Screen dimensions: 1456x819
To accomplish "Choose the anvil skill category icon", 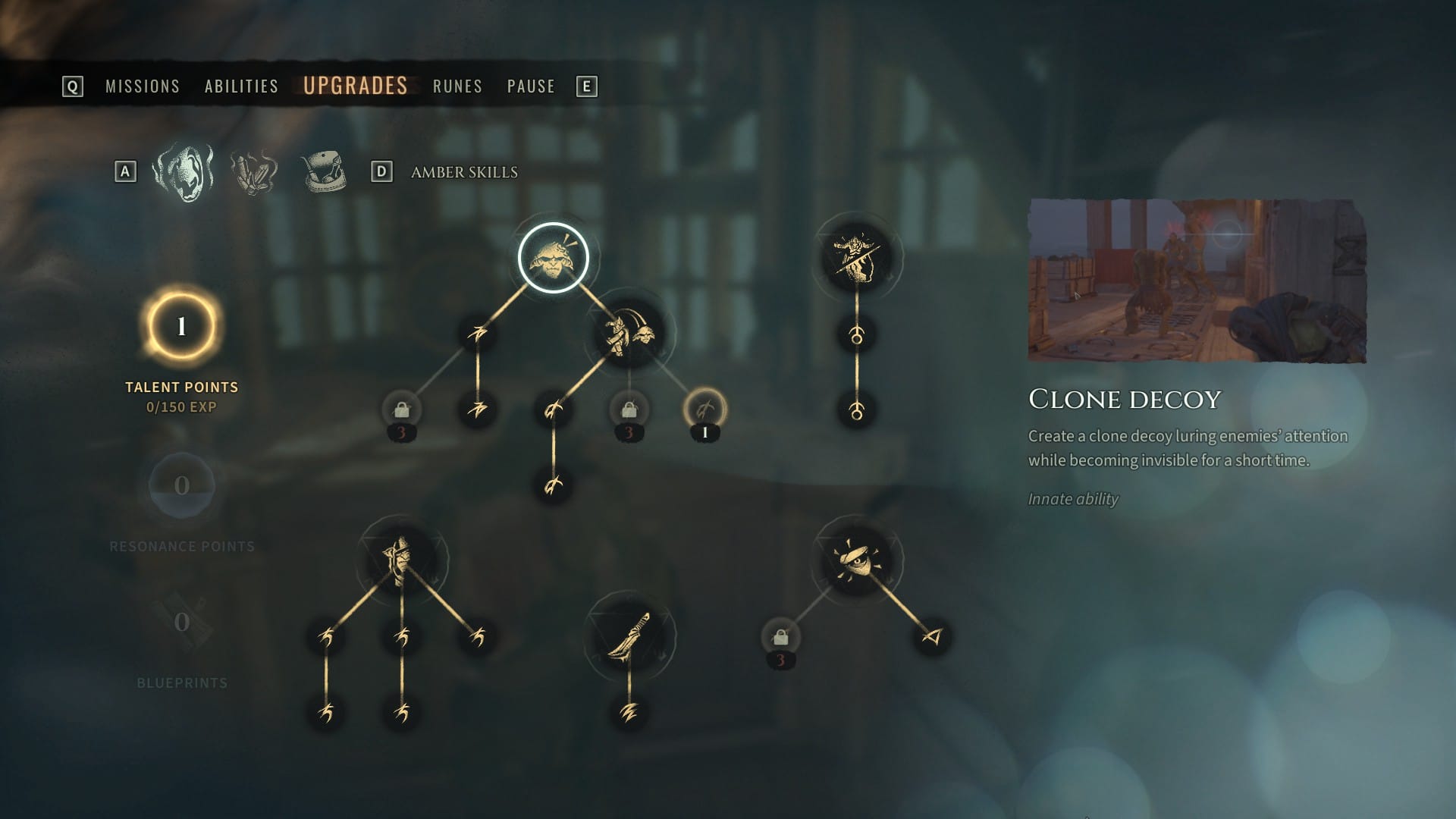I will [x=324, y=172].
